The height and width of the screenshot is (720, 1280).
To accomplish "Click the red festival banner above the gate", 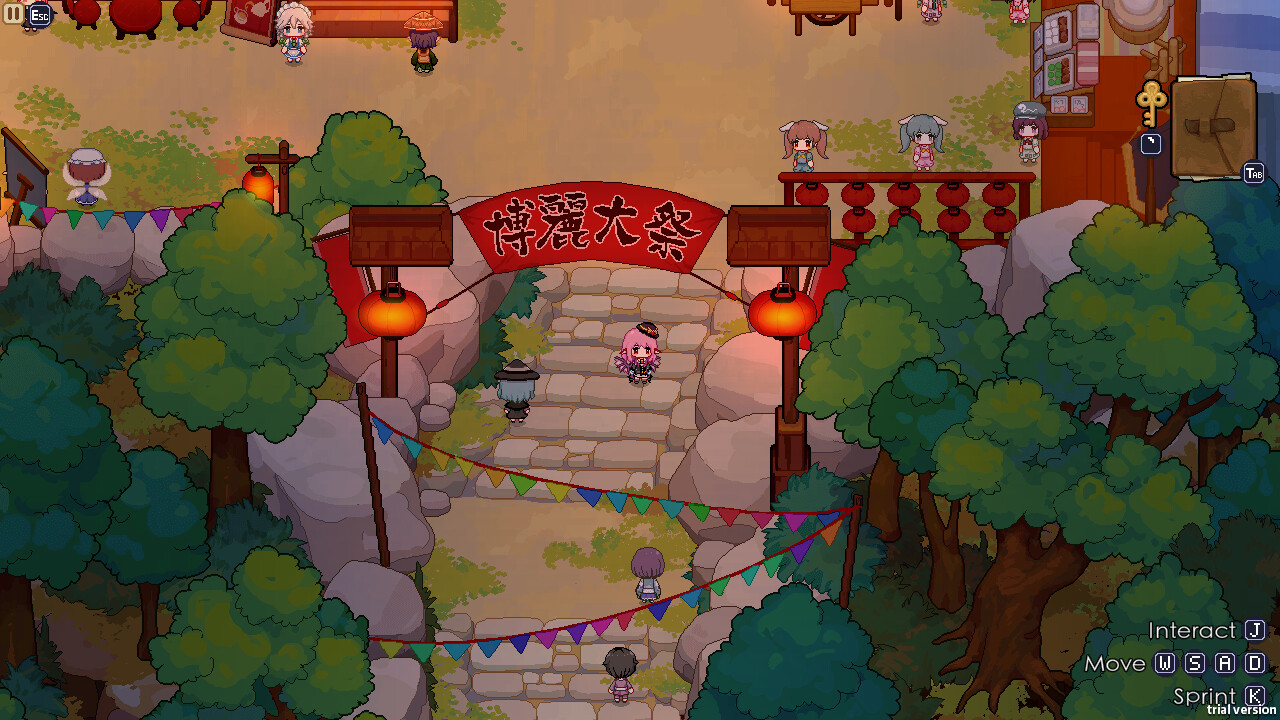I will click(x=591, y=226).
